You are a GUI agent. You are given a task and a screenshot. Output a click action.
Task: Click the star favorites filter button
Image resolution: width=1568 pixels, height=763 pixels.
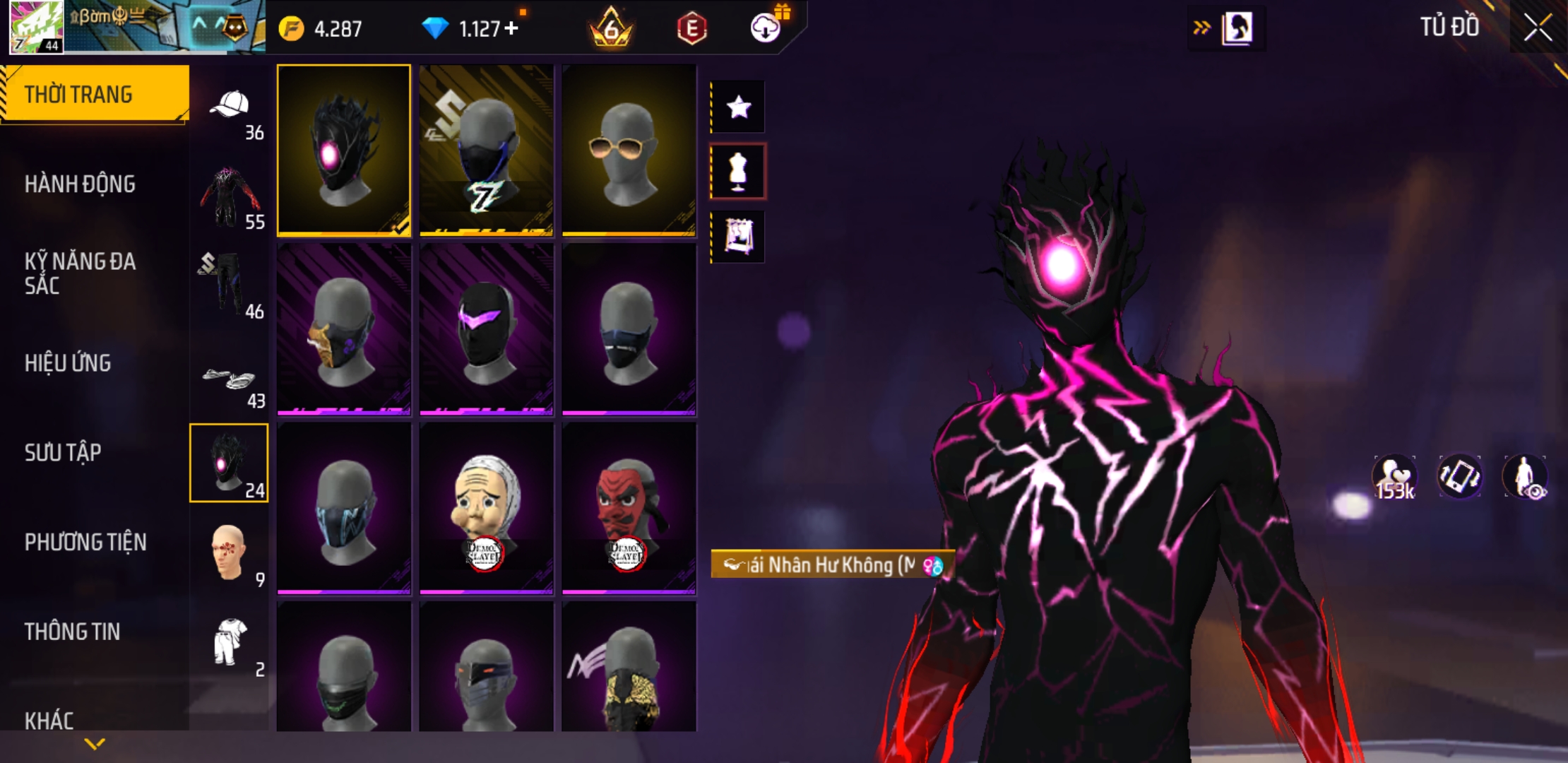738,107
